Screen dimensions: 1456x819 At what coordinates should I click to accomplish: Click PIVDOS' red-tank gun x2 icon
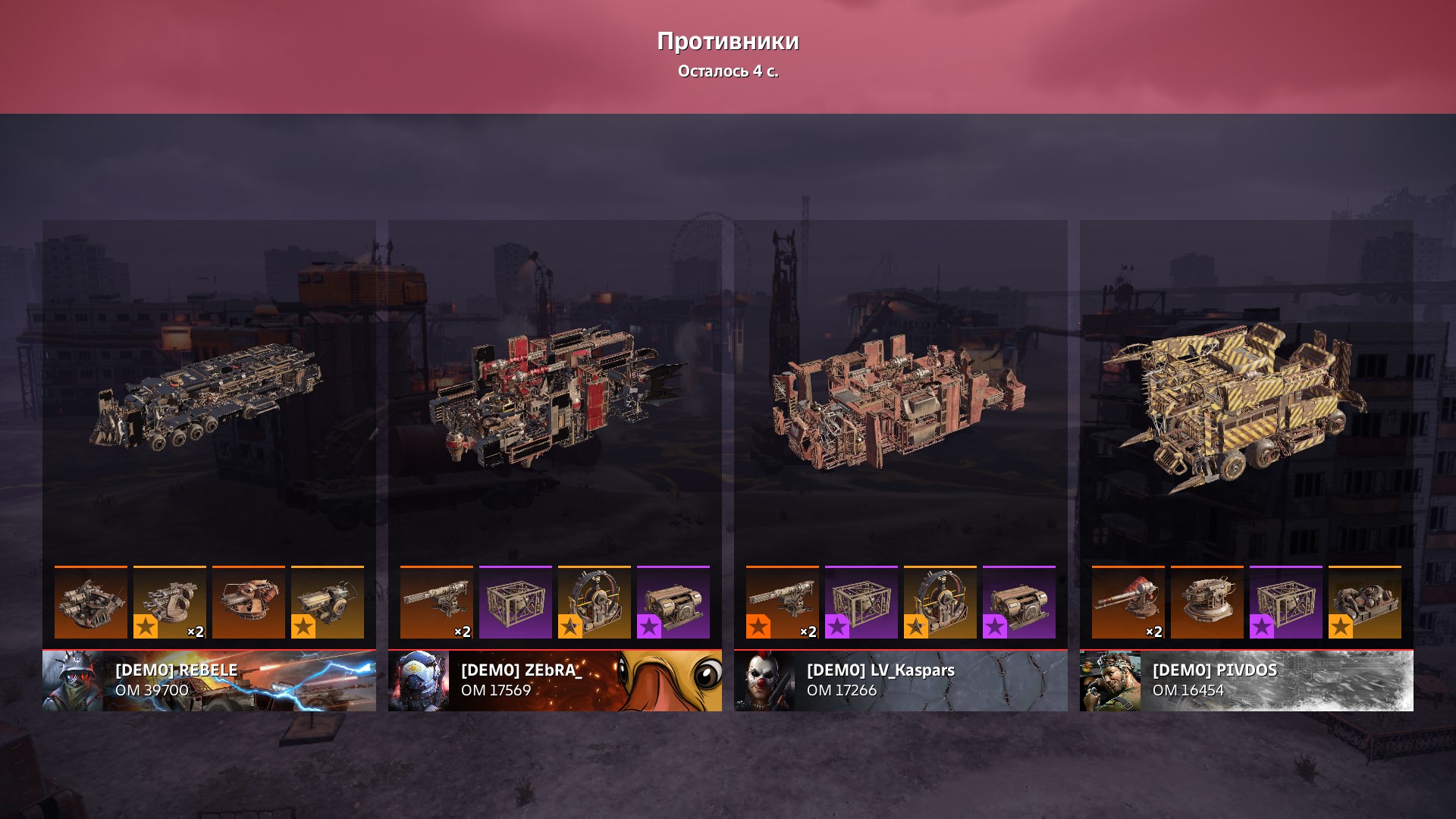tap(1128, 602)
